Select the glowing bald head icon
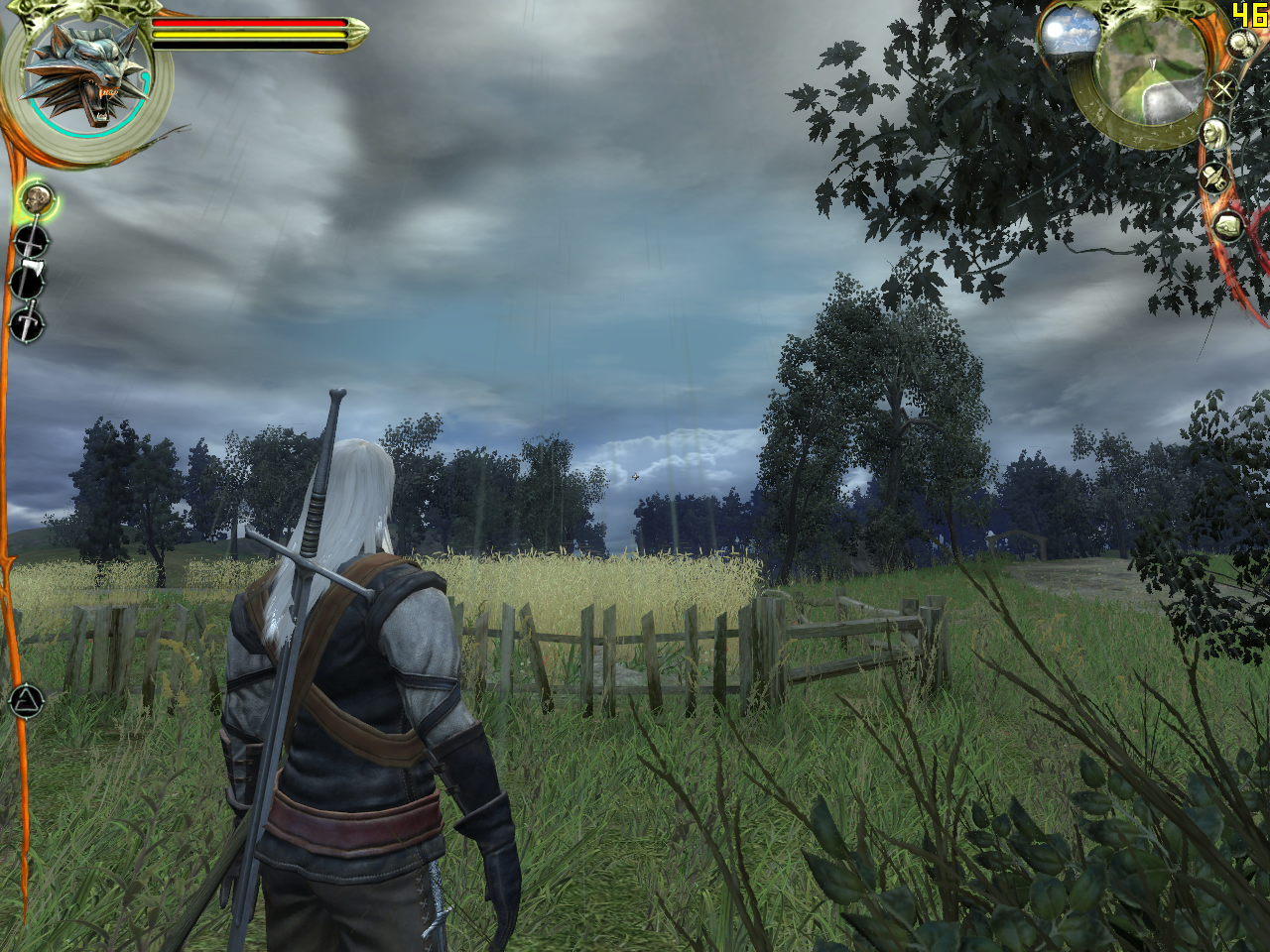 coord(37,200)
